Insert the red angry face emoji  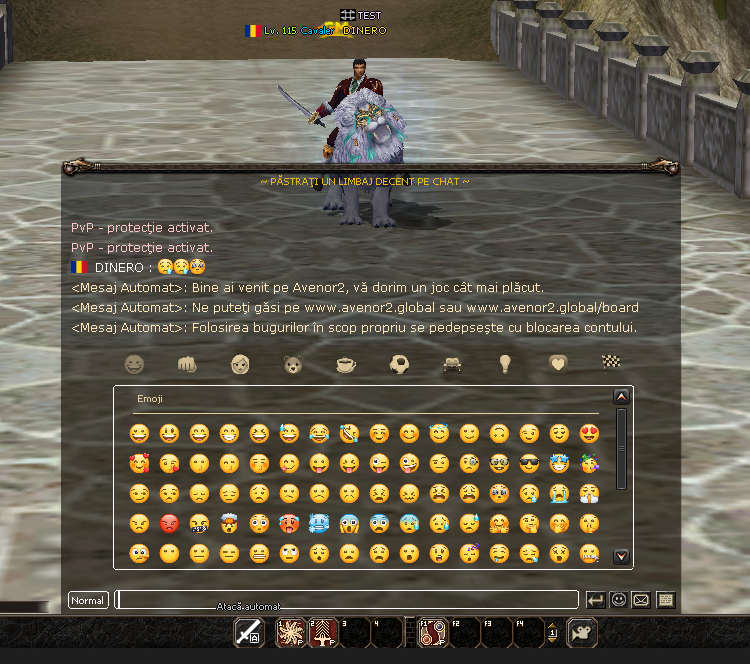(169, 524)
